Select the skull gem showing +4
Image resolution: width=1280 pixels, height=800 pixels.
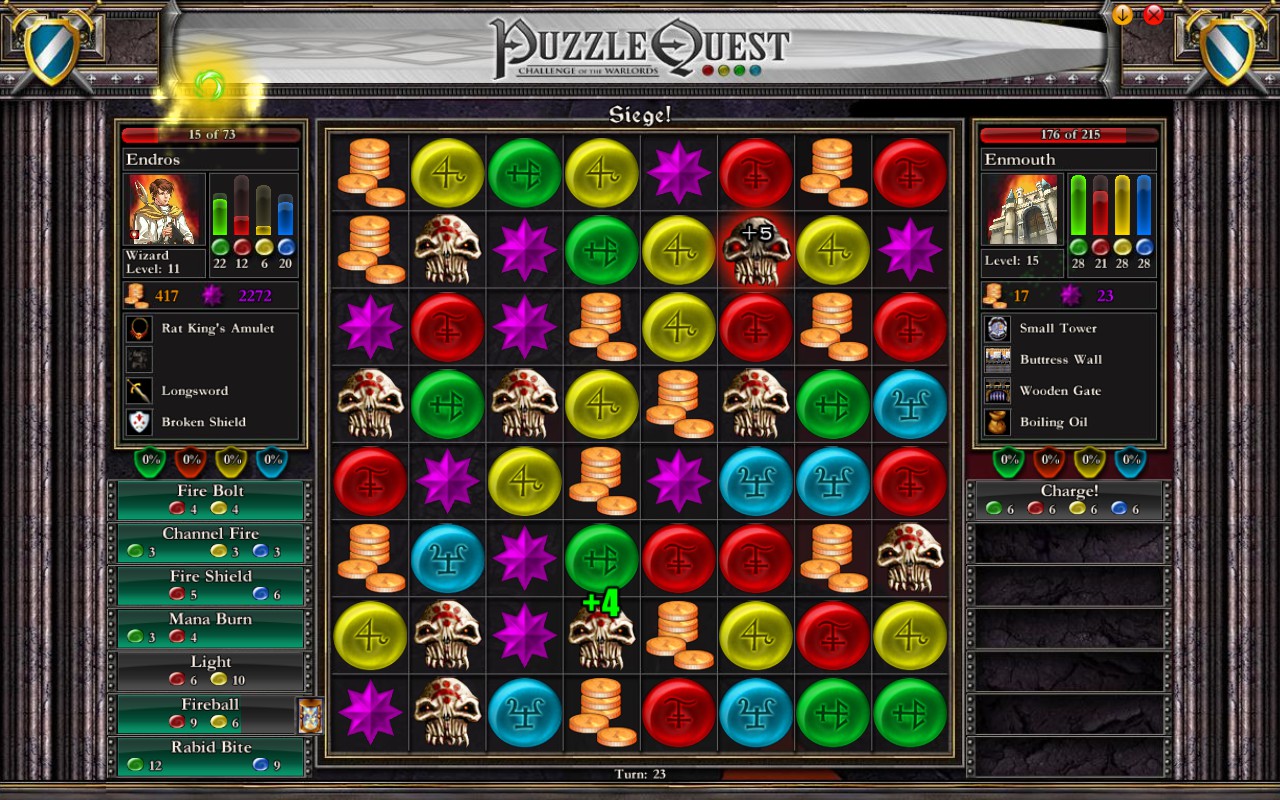click(601, 637)
